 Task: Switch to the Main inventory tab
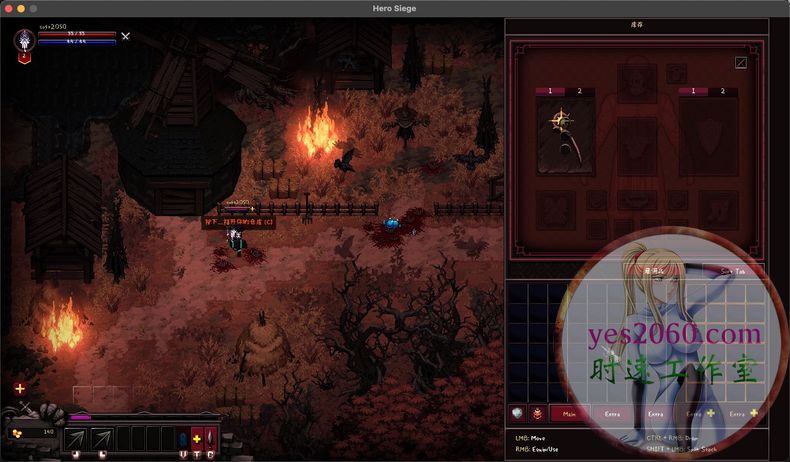569,412
